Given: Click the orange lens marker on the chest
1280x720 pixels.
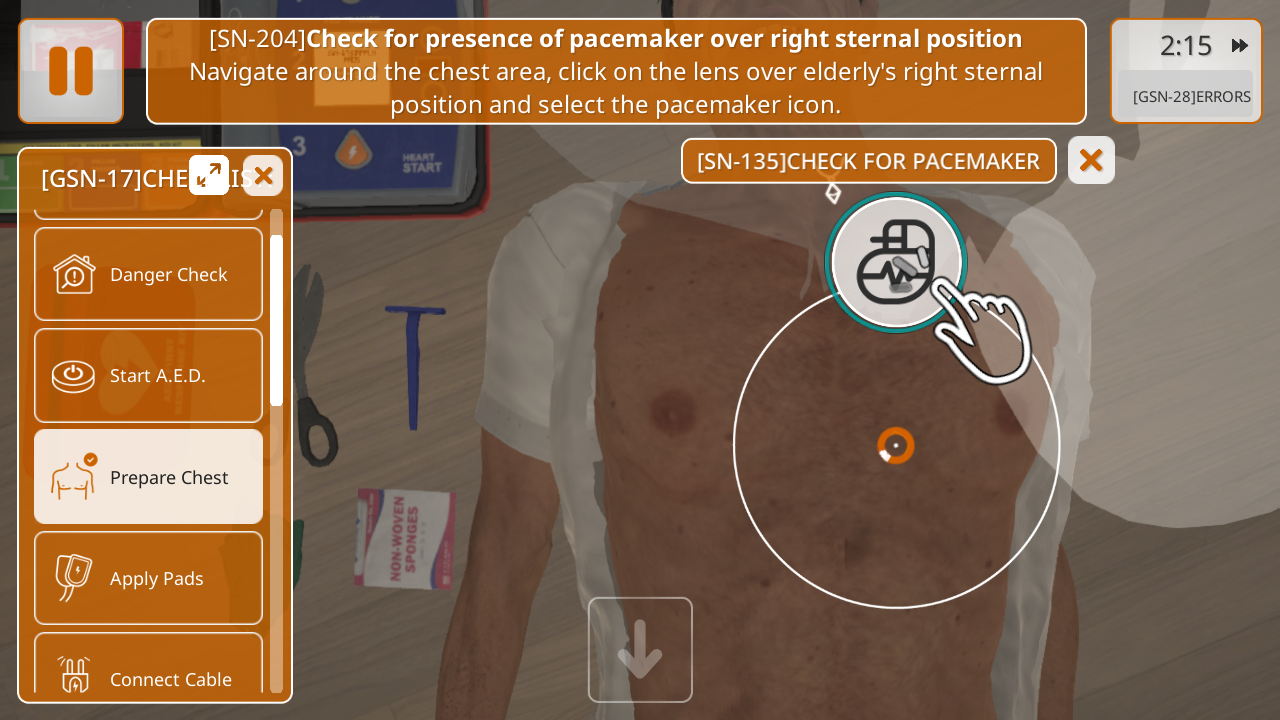Looking at the screenshot, I should tap(896, 445).
